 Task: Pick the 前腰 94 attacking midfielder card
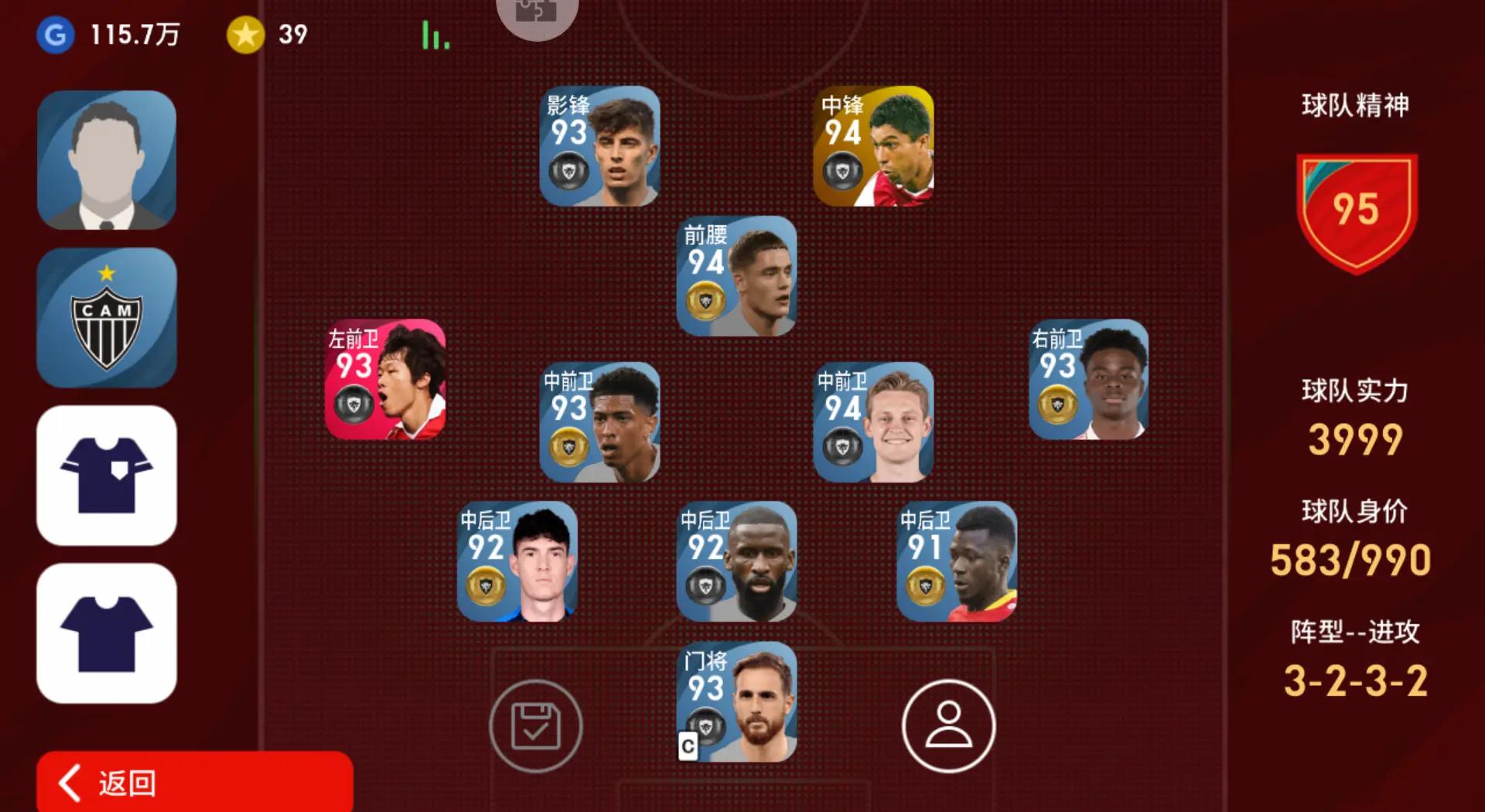click(736, 276)
